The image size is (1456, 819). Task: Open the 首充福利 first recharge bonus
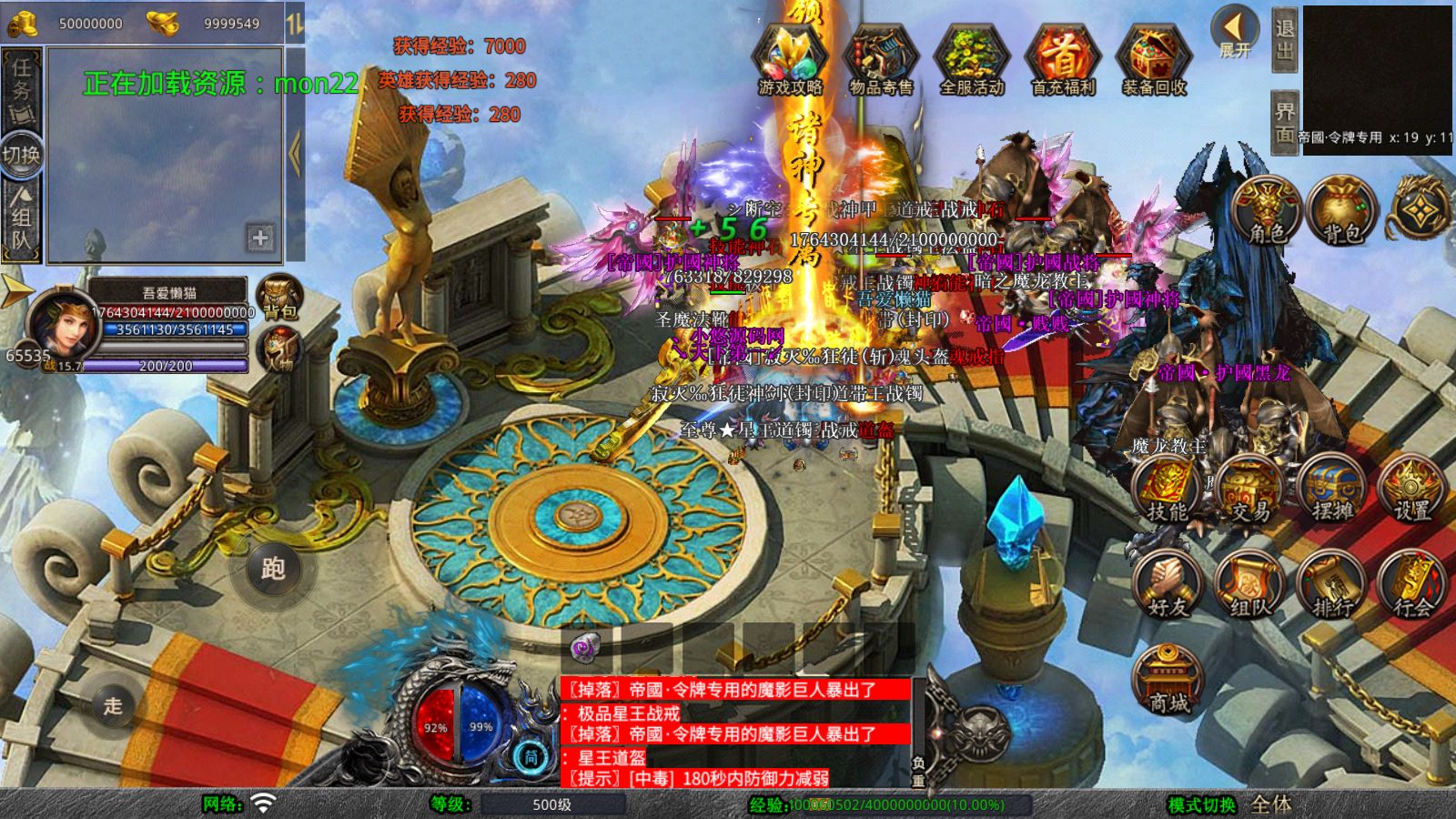pos(1063,60)
